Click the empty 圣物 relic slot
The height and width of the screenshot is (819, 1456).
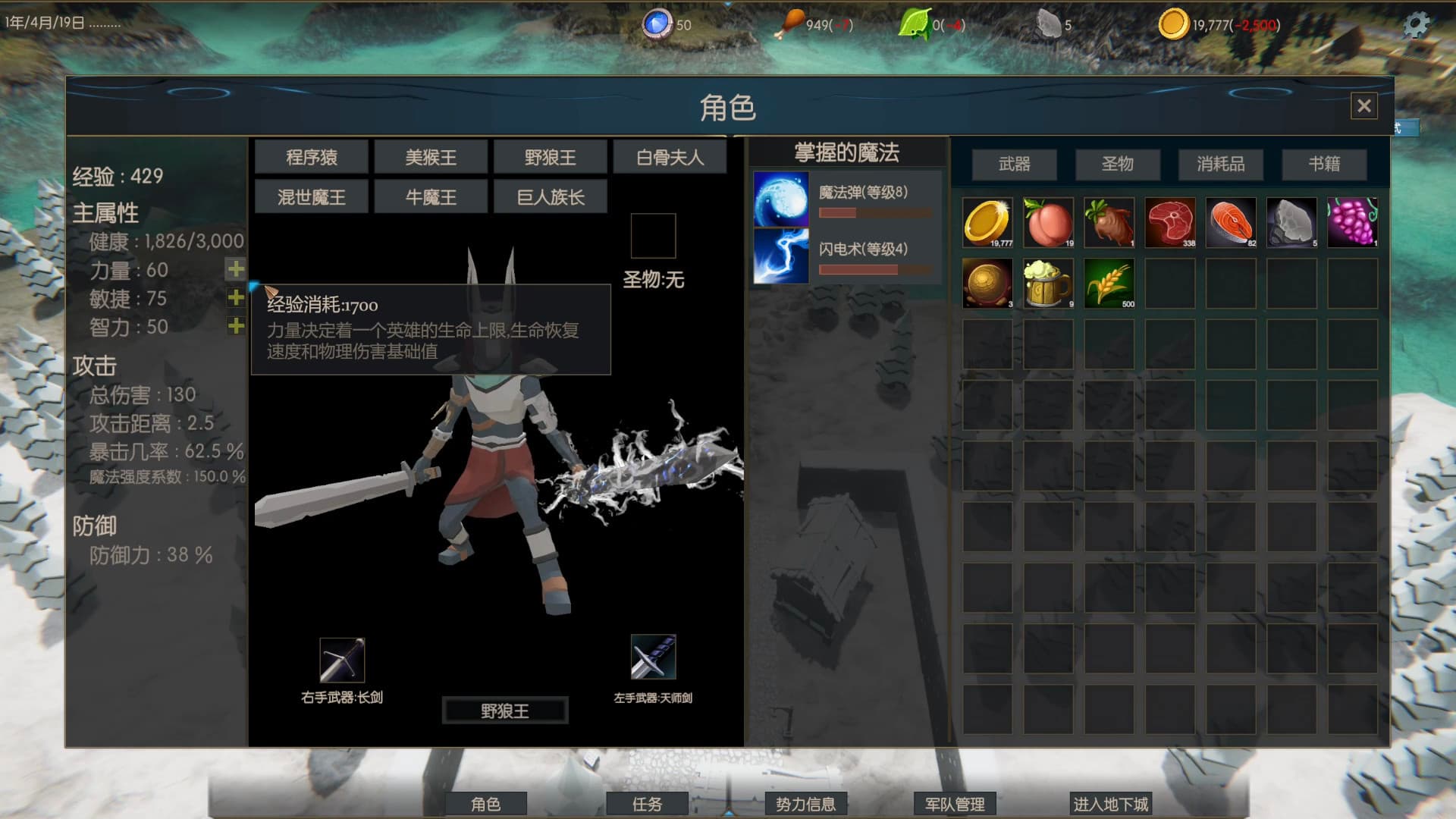(x=654, y=236)
